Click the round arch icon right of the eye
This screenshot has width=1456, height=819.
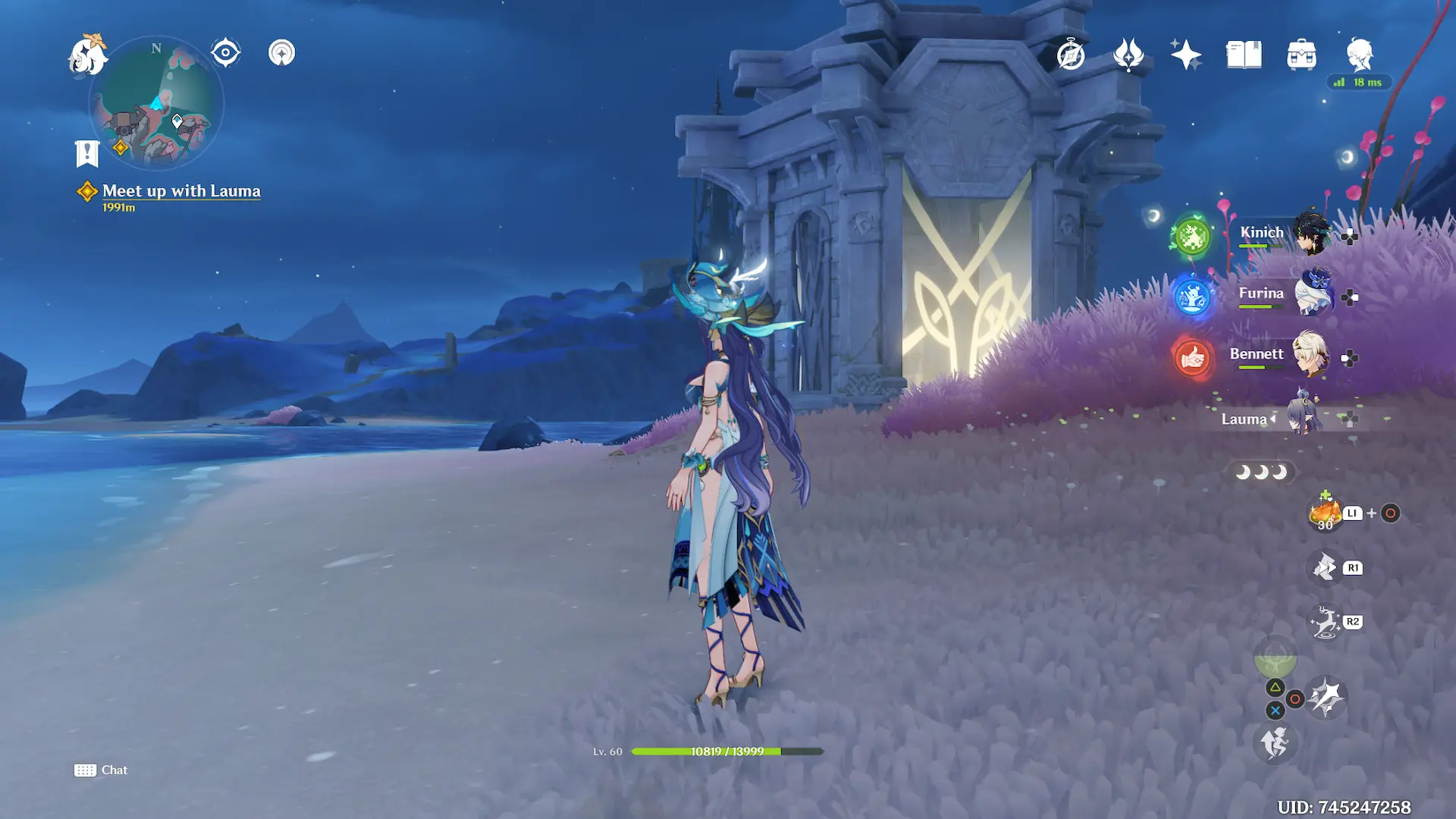[281, 53]
